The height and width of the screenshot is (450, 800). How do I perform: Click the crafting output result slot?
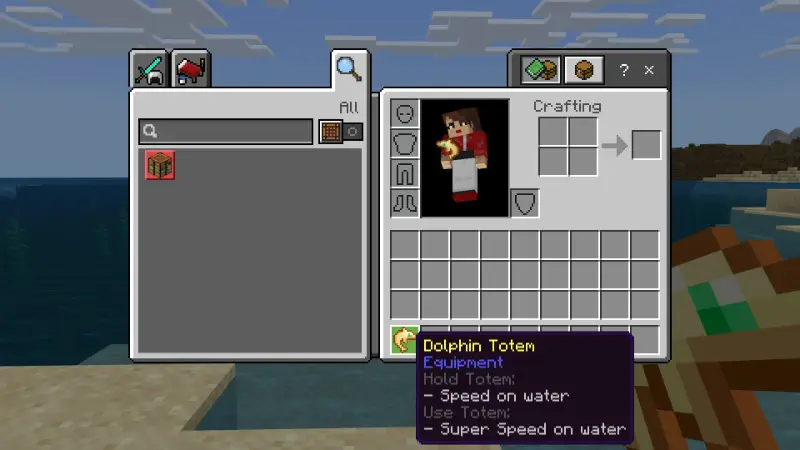pos(646,145)
